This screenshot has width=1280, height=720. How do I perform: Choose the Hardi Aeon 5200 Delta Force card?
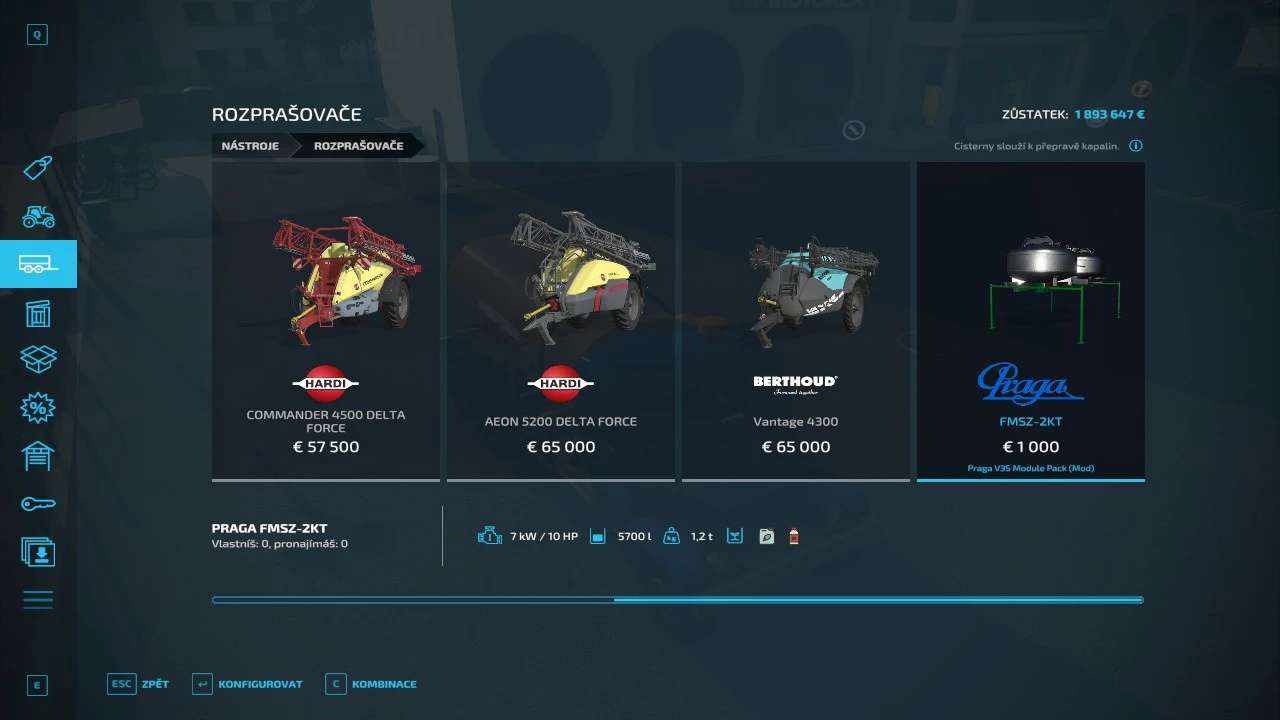[560, 320]
